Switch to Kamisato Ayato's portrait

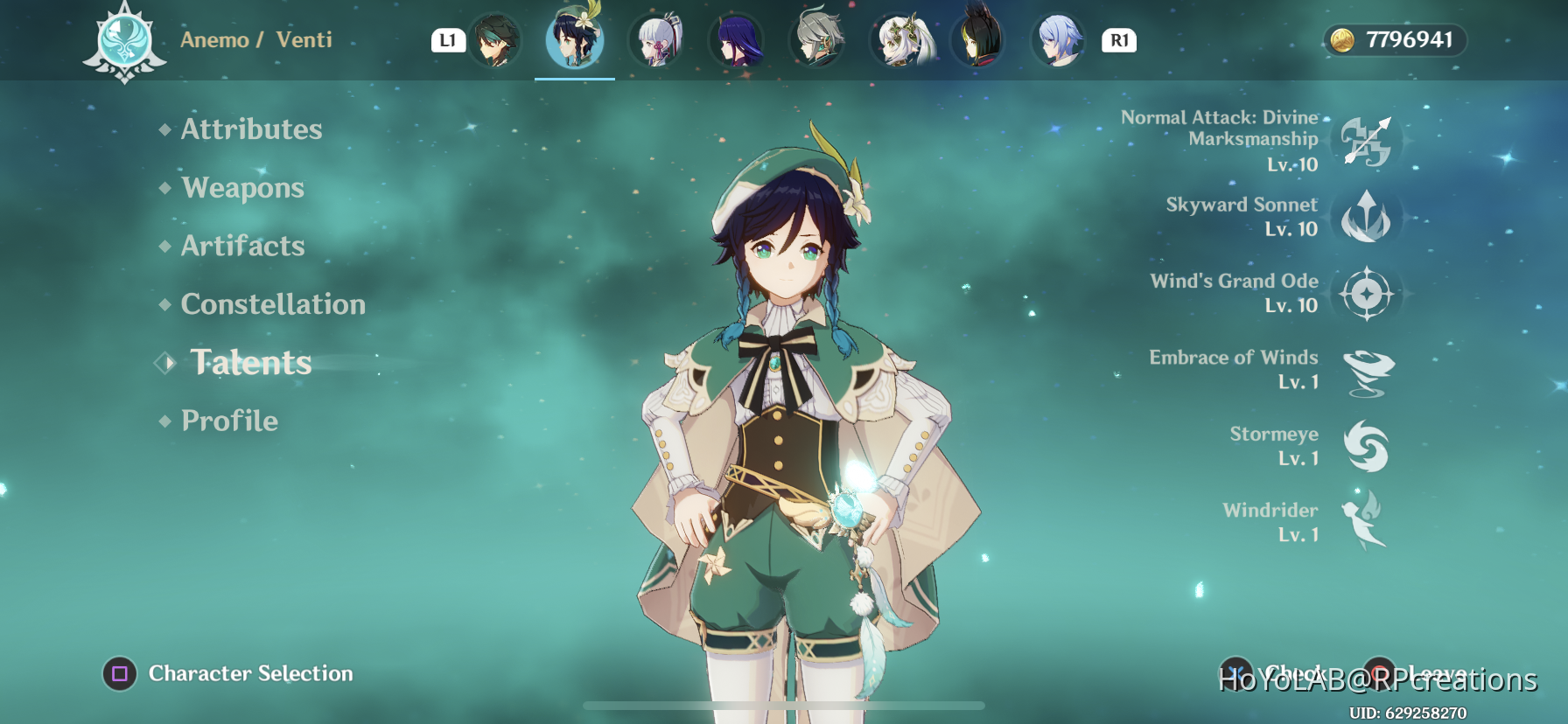point(1059,40)
